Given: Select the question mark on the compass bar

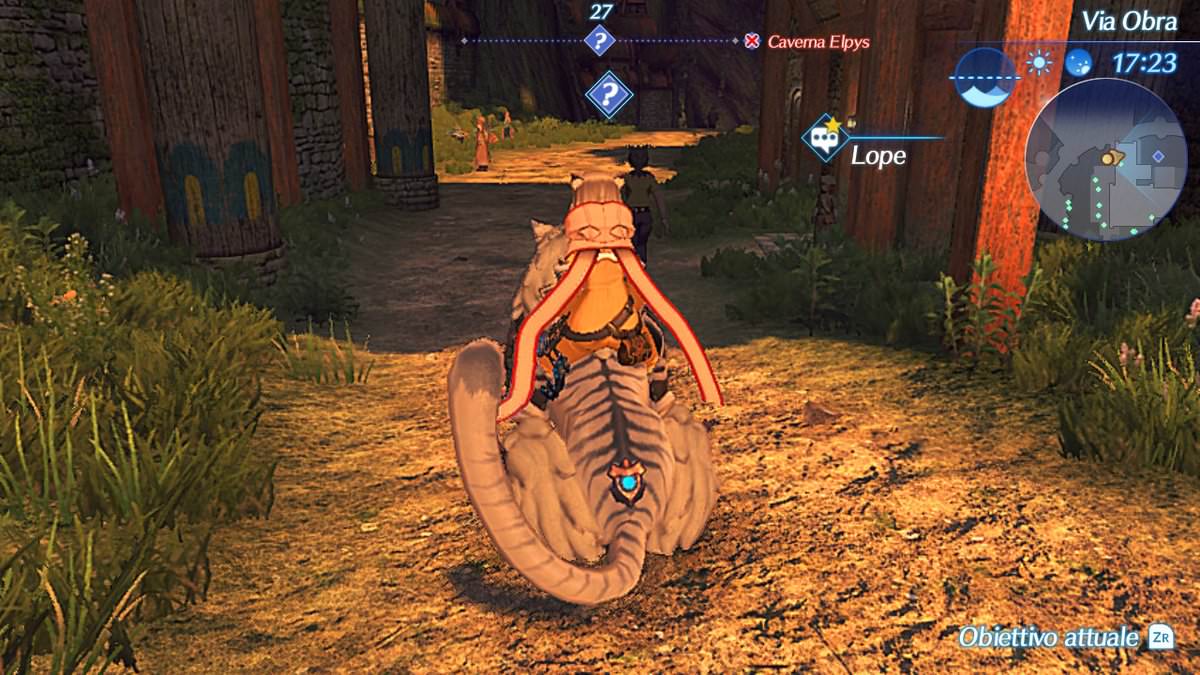Looking at the screenshot, I should tap(599, 41).
